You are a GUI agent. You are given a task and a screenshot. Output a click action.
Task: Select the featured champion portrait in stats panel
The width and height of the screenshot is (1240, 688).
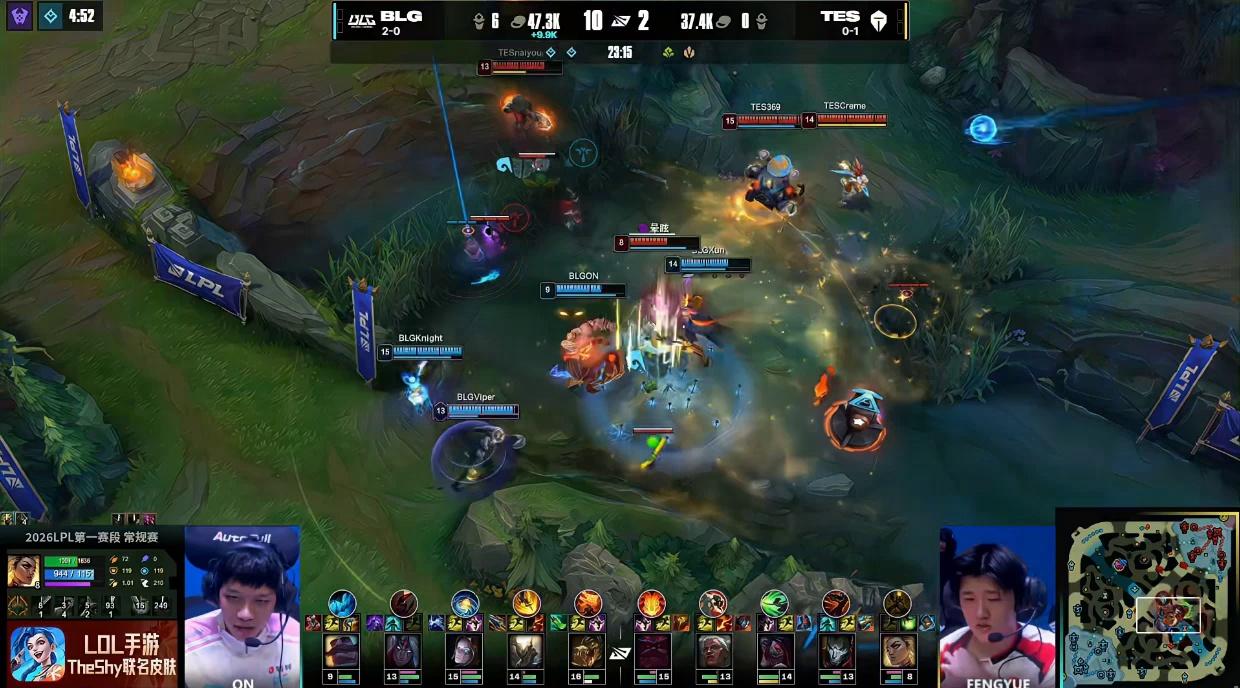click(23, 570)
